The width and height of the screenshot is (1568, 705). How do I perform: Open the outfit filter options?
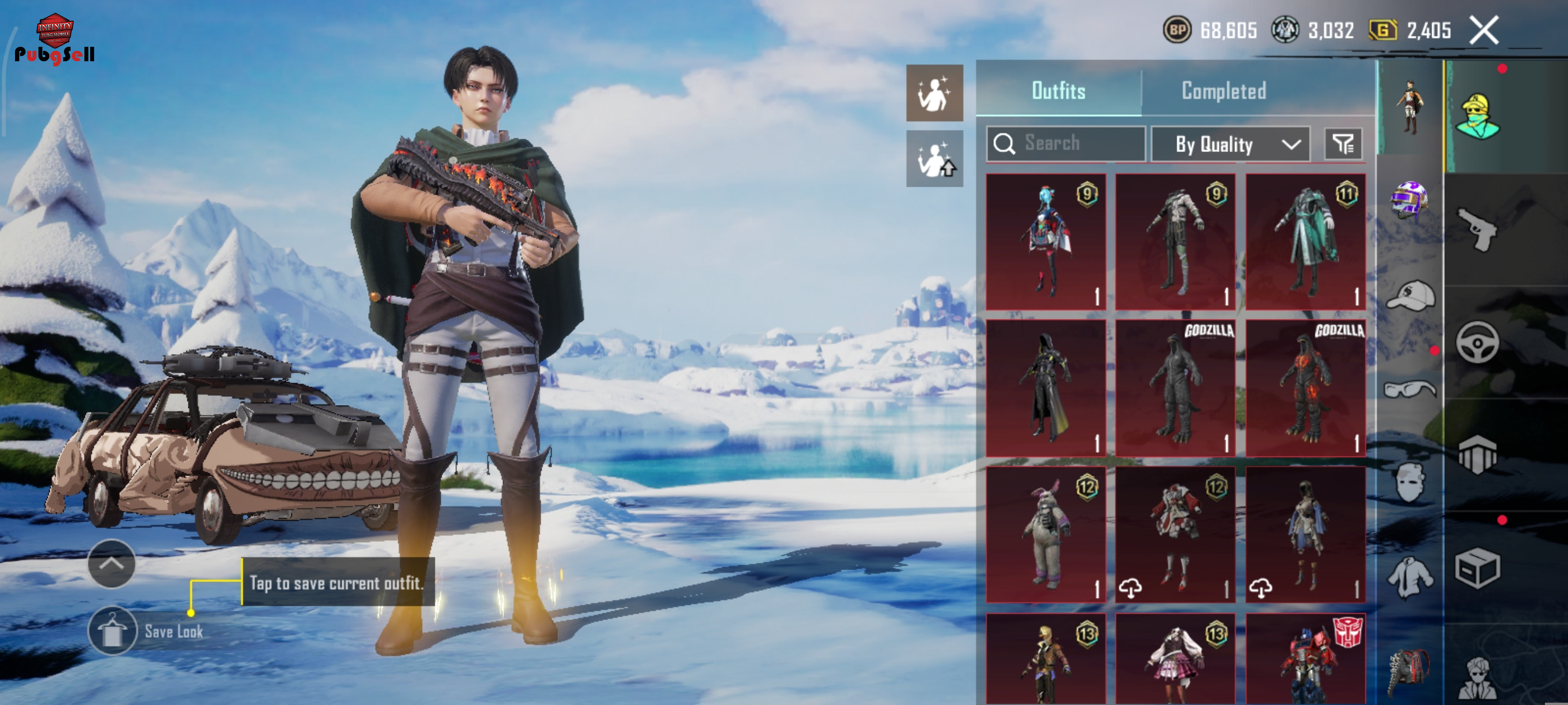pos(1343,144)
